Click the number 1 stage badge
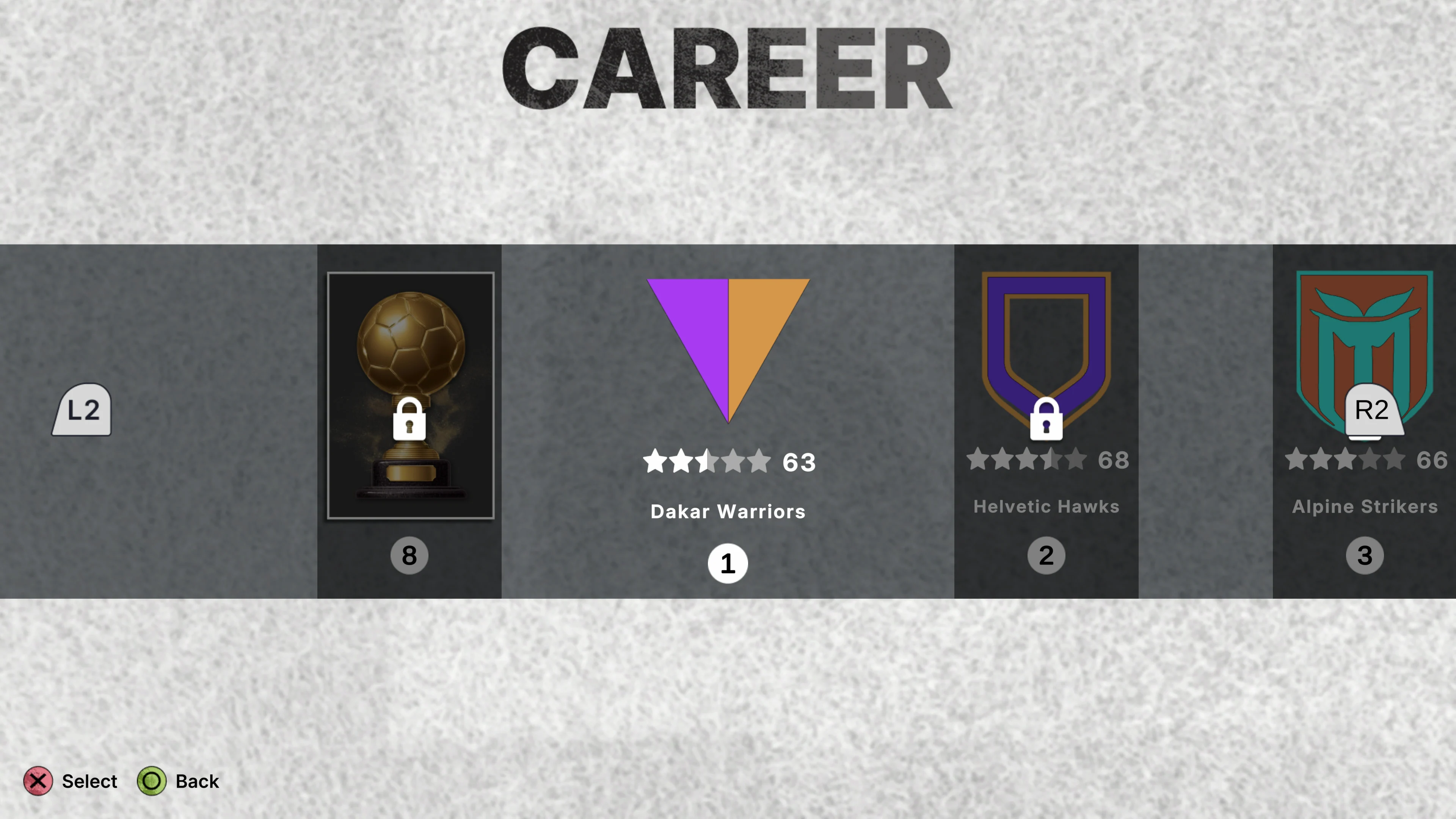 click(x=728, y=563)
